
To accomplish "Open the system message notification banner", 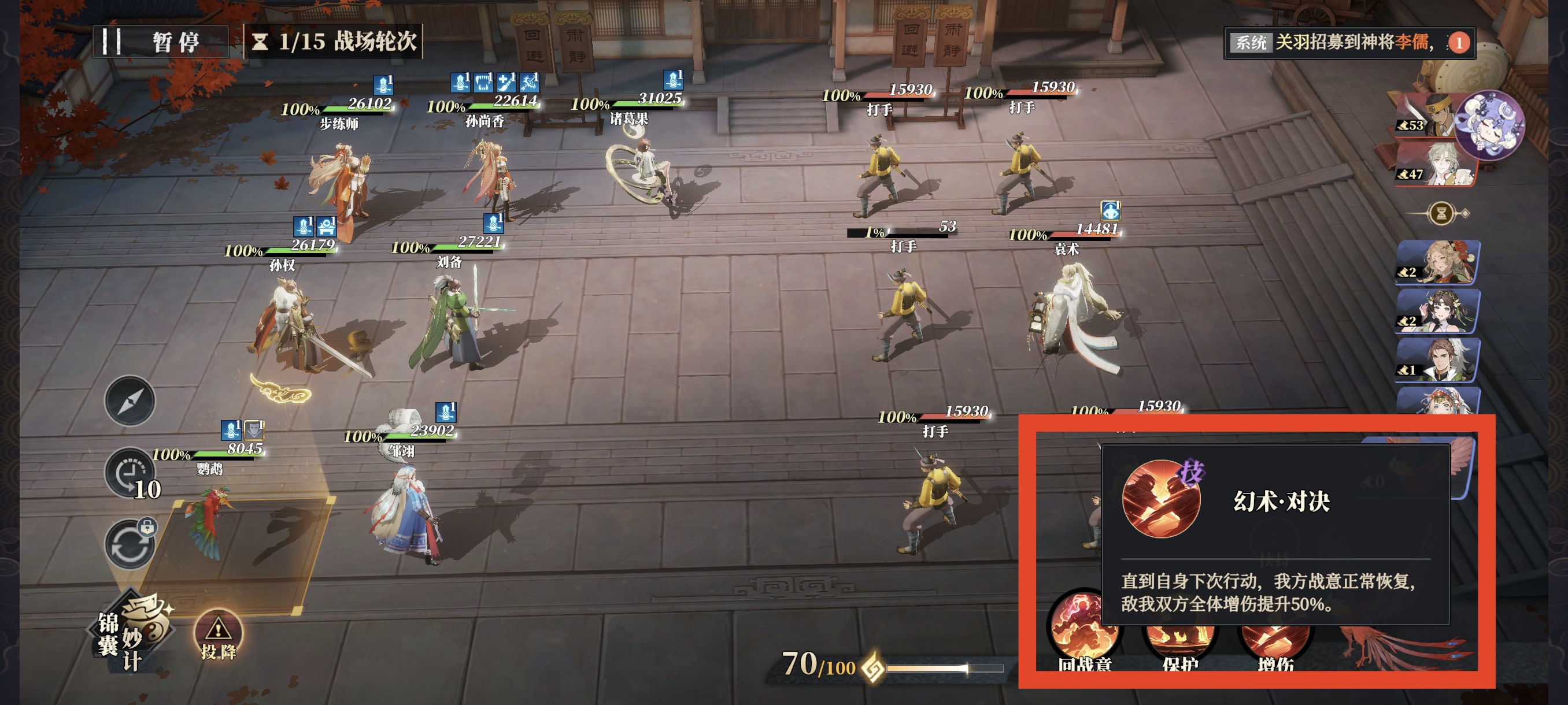I will (x=1348, y=43).
